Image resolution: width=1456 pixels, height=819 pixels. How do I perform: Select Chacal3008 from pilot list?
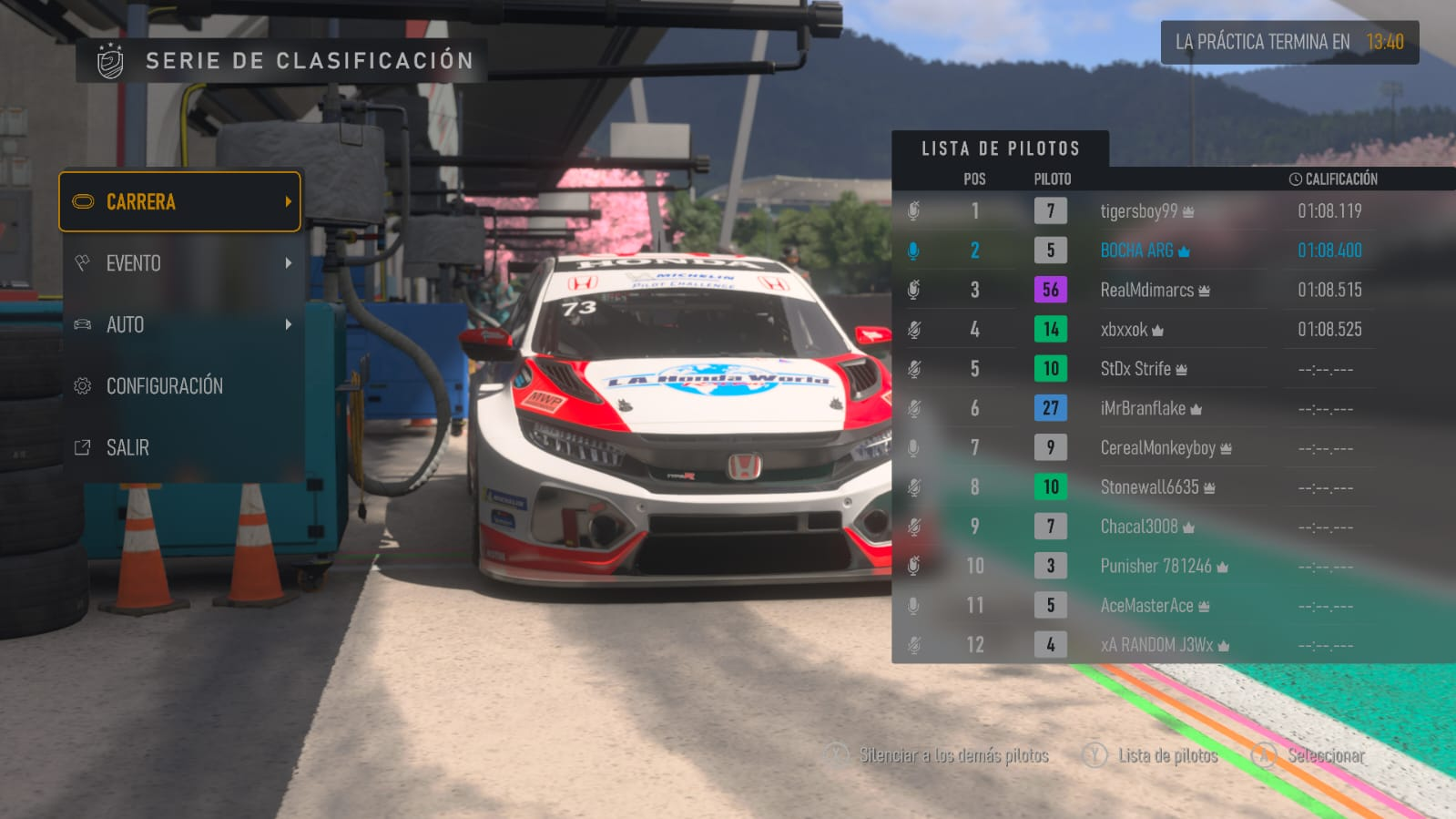(x=1139, y=527)
